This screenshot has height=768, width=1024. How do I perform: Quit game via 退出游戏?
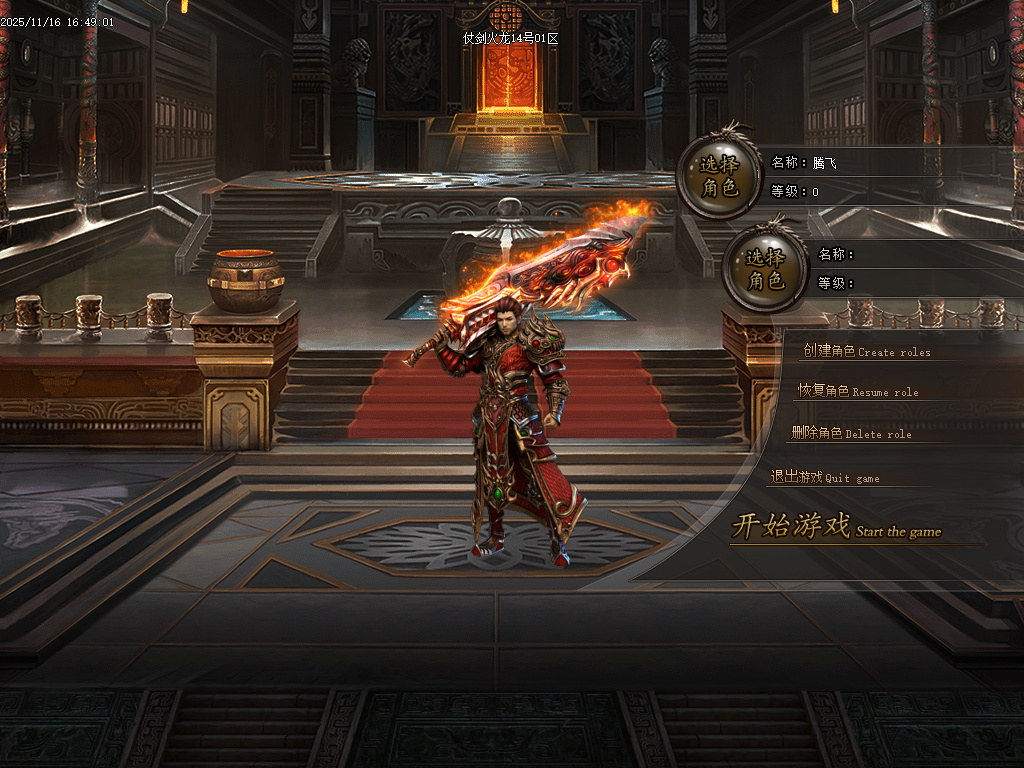pyautogui.click(x=825, y=477)
